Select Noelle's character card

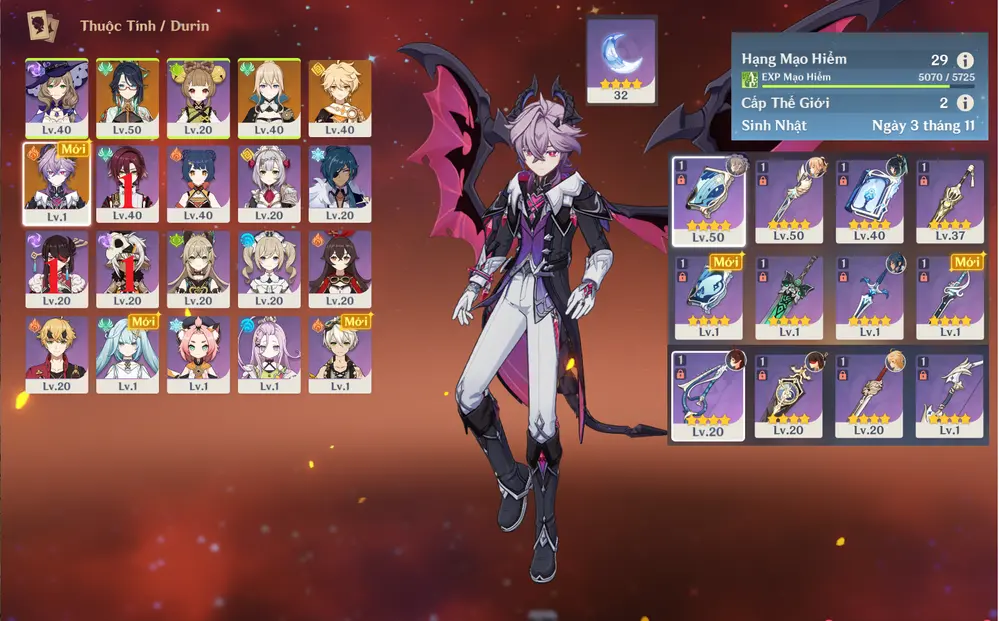pos(269,184)
